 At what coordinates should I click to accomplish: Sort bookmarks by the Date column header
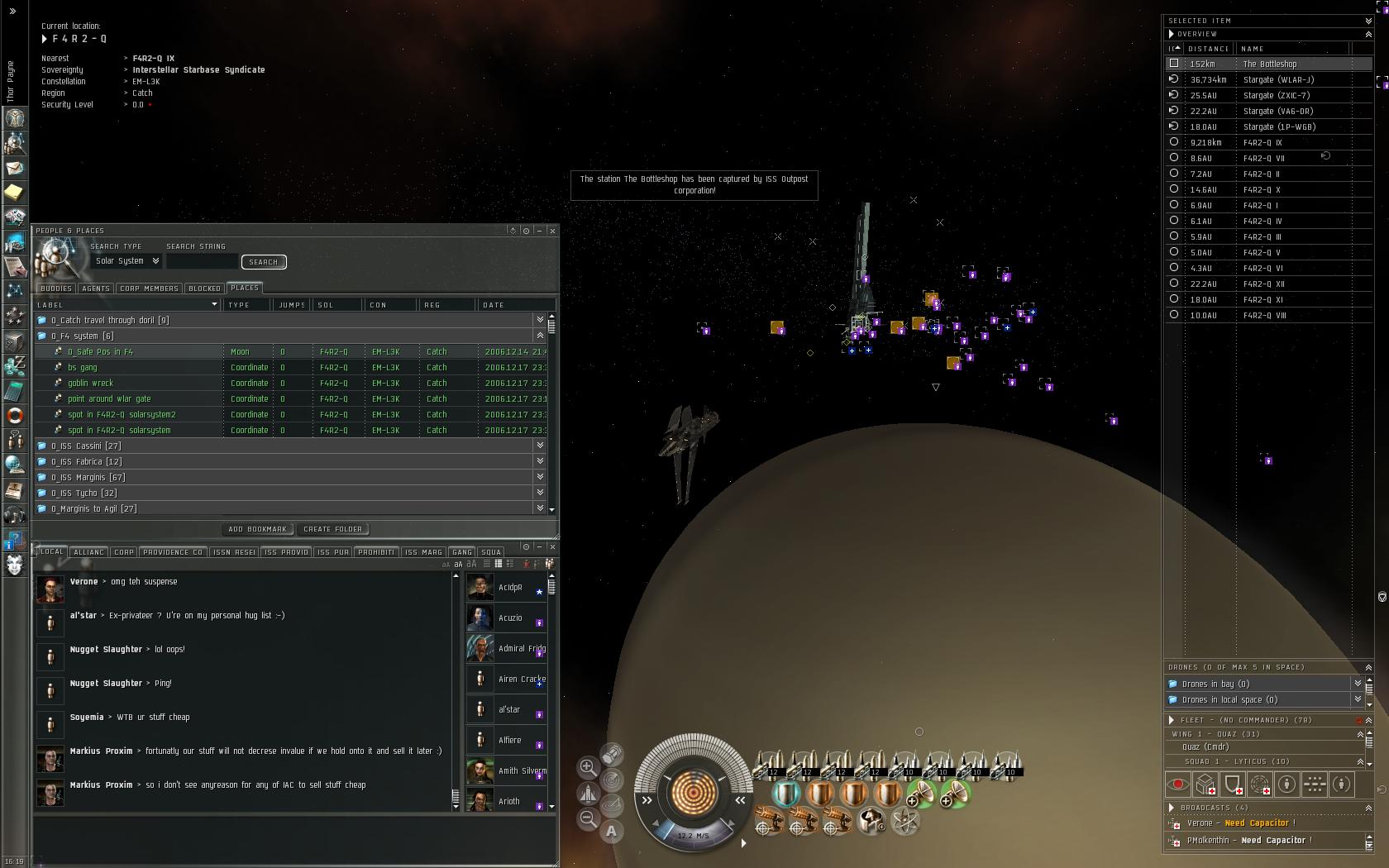[x=494, y=305]
